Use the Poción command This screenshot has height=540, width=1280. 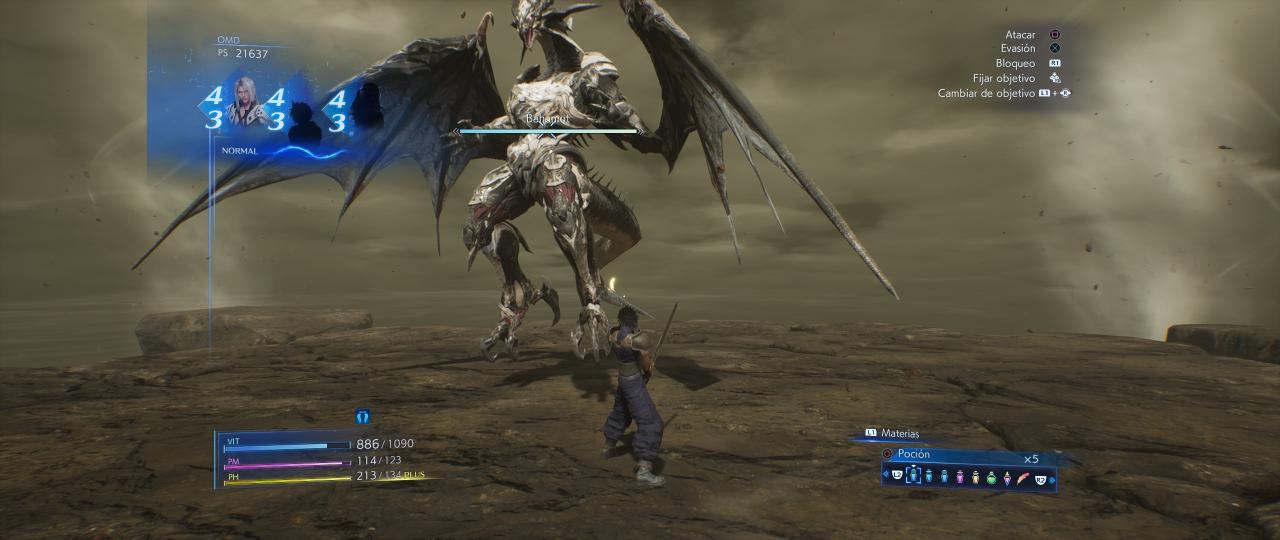(914, 454)
